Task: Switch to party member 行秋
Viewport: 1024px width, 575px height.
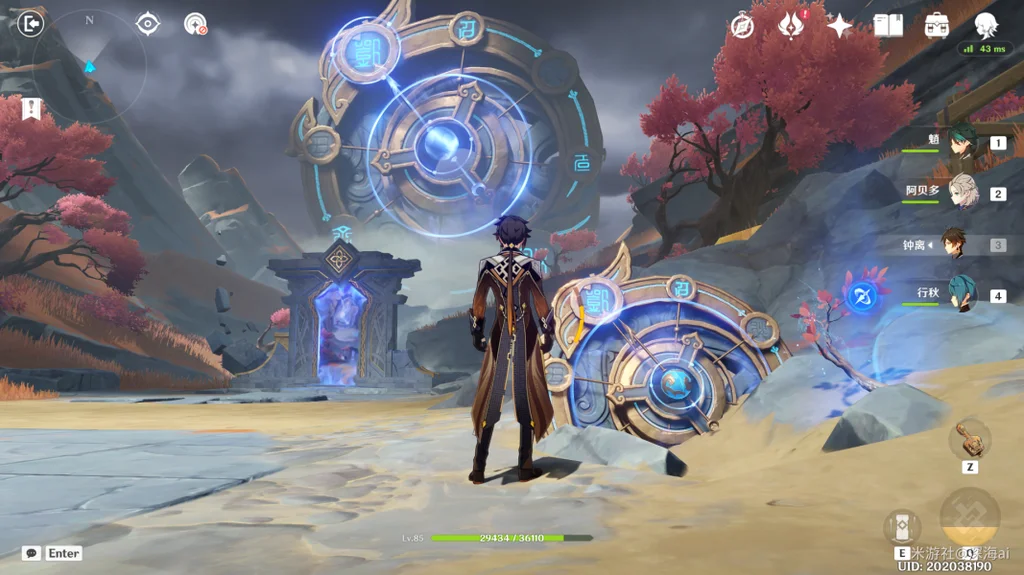Action: 962,293
